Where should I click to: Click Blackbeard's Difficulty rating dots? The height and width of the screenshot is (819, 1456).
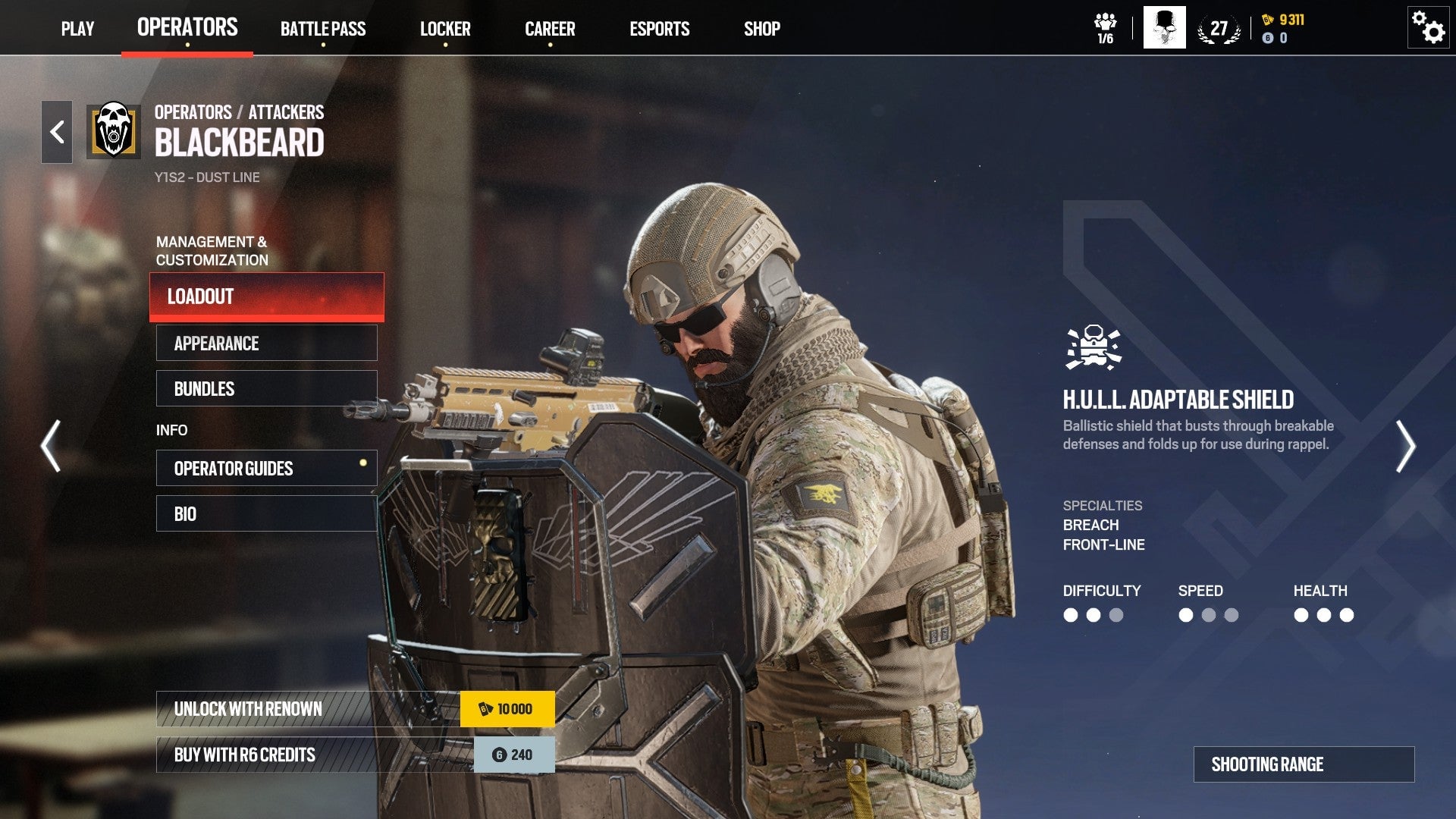click(x=1093, y=616)
